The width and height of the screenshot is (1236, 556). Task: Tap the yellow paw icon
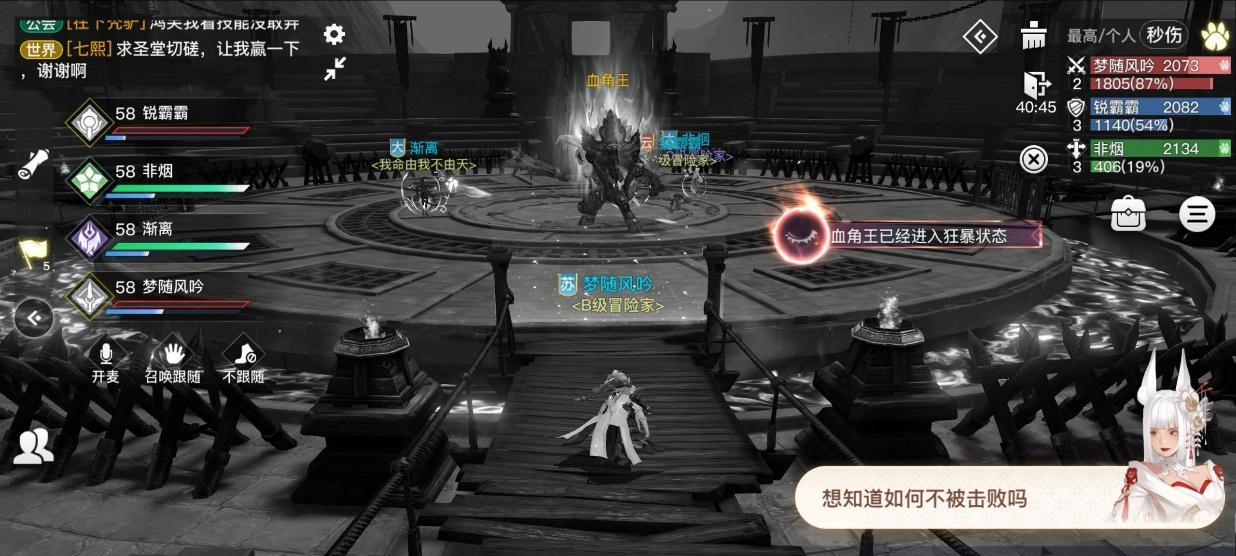1216,36
